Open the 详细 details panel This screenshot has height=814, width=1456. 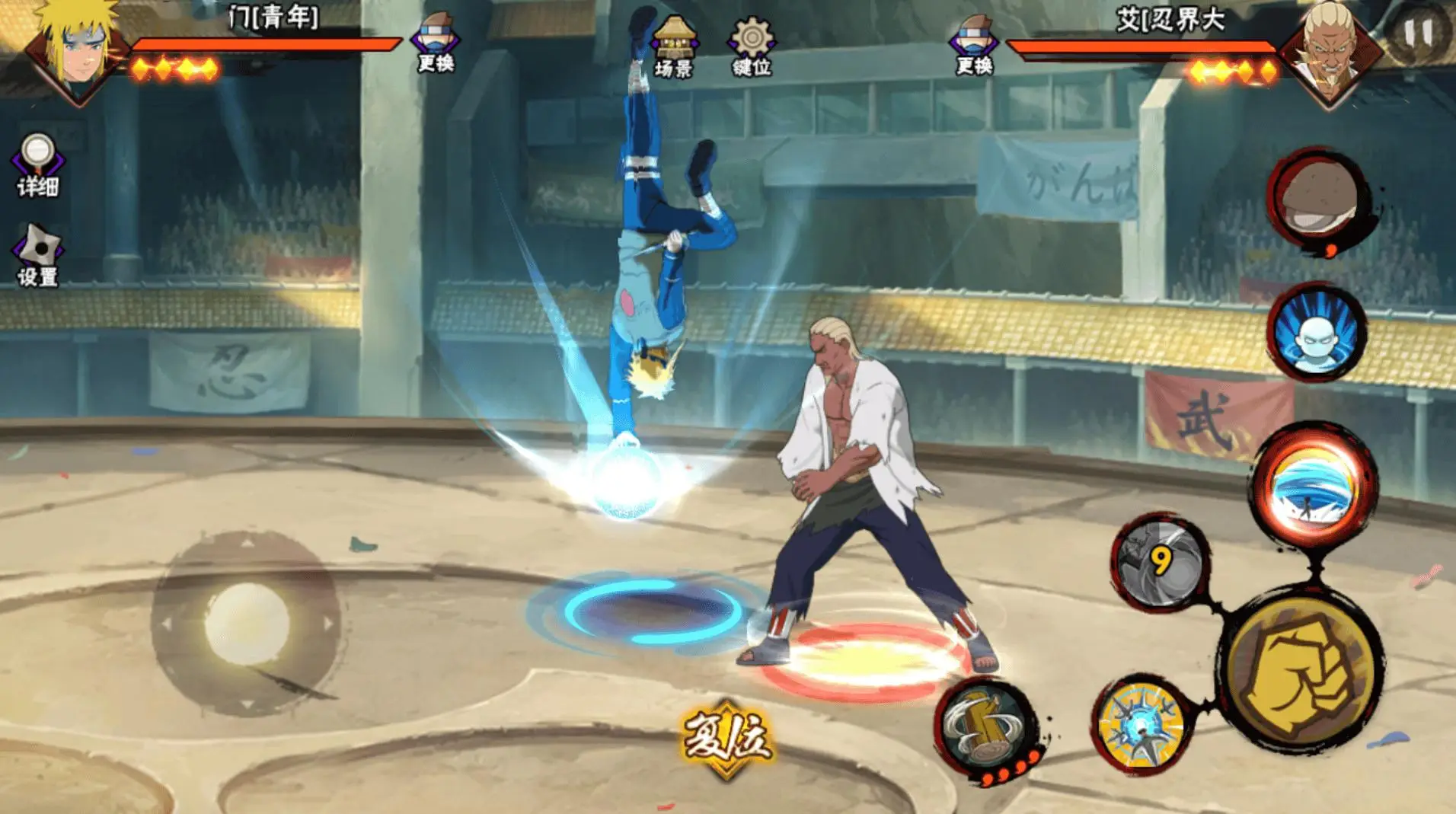pos(37,165)
